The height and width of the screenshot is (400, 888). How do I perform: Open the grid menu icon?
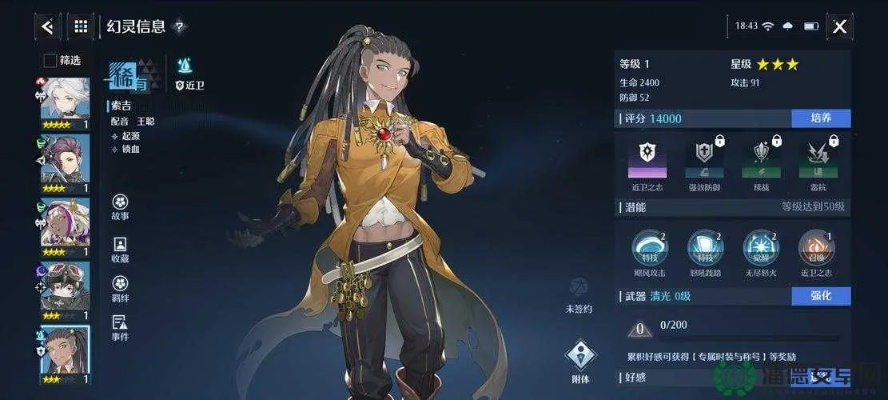[81, 26]
